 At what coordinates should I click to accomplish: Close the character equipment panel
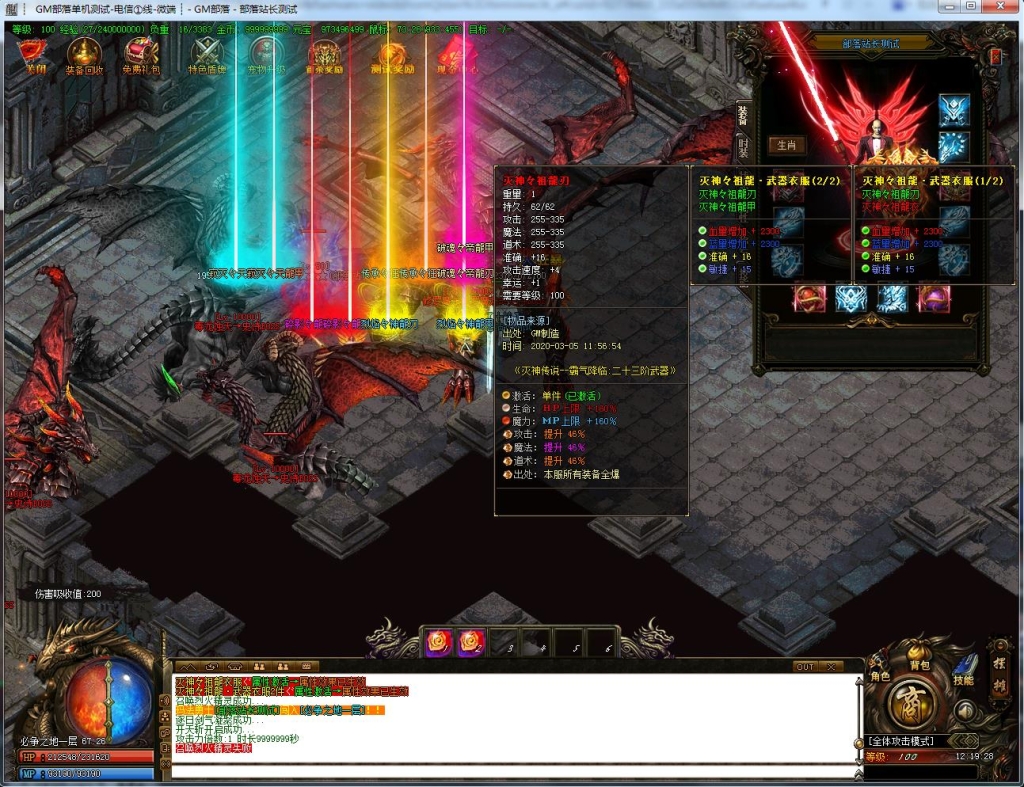coord(996,57)
